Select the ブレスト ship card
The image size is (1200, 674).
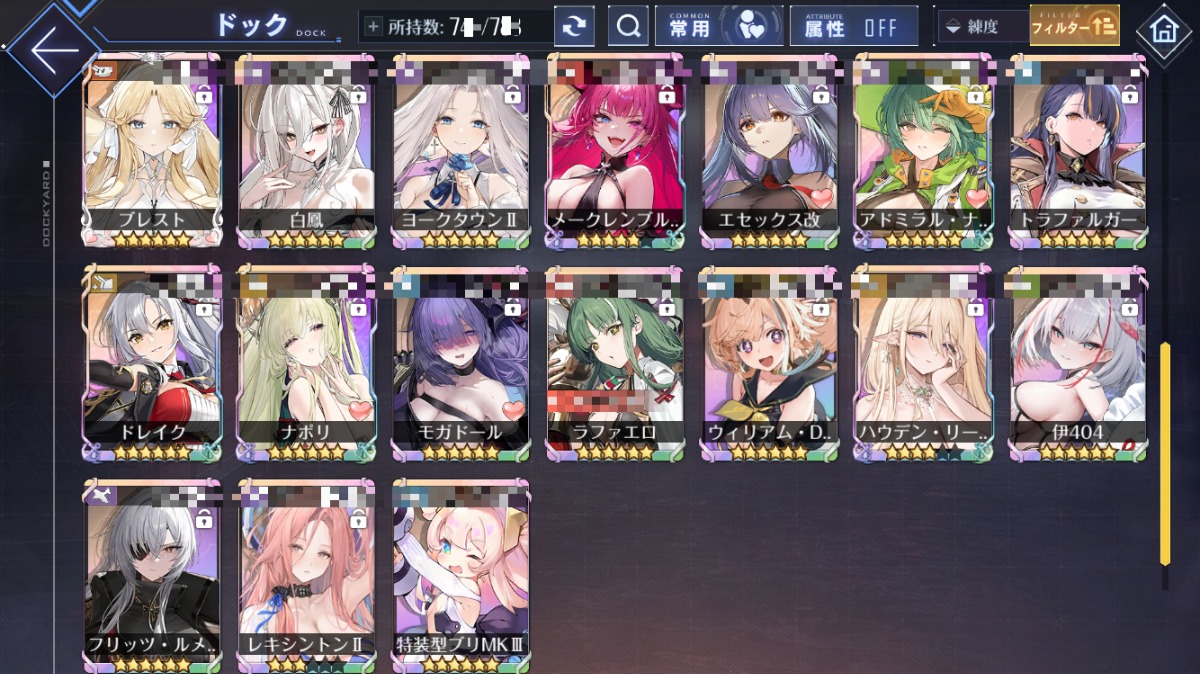pyautogui.click(x=153, y=150)
